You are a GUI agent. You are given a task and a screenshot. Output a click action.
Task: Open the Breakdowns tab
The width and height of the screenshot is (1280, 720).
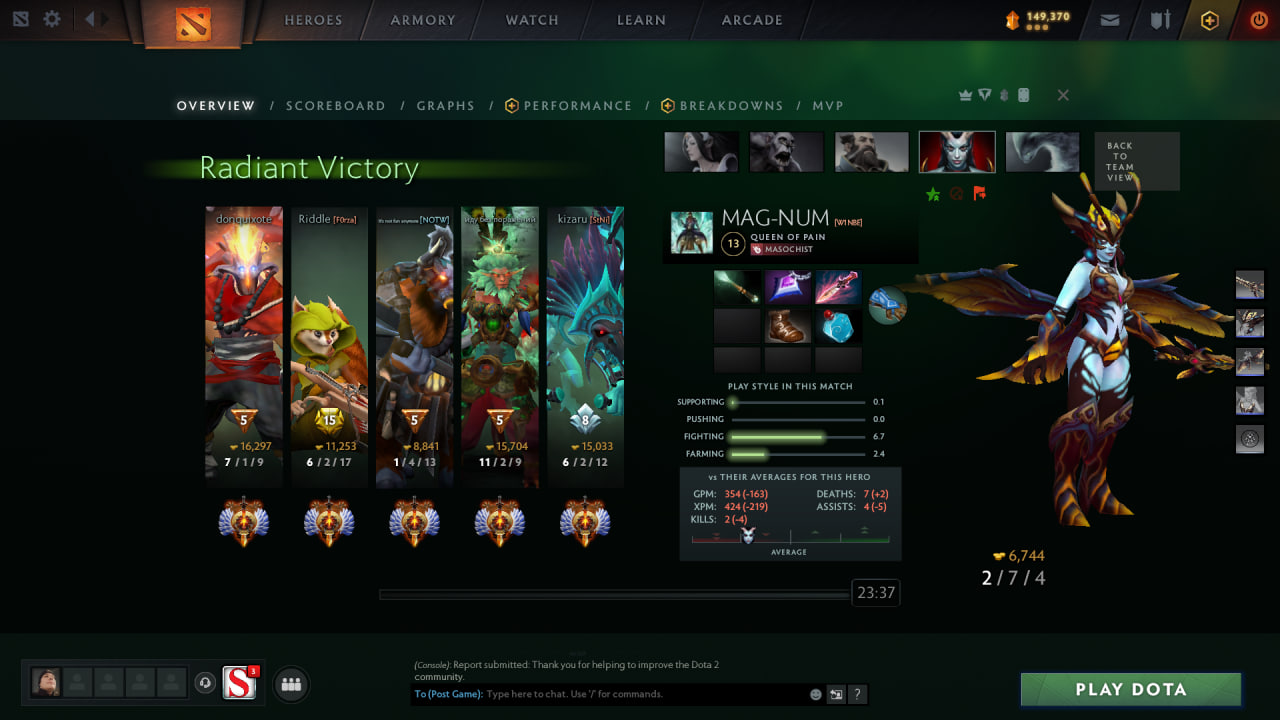coord(731,106)
